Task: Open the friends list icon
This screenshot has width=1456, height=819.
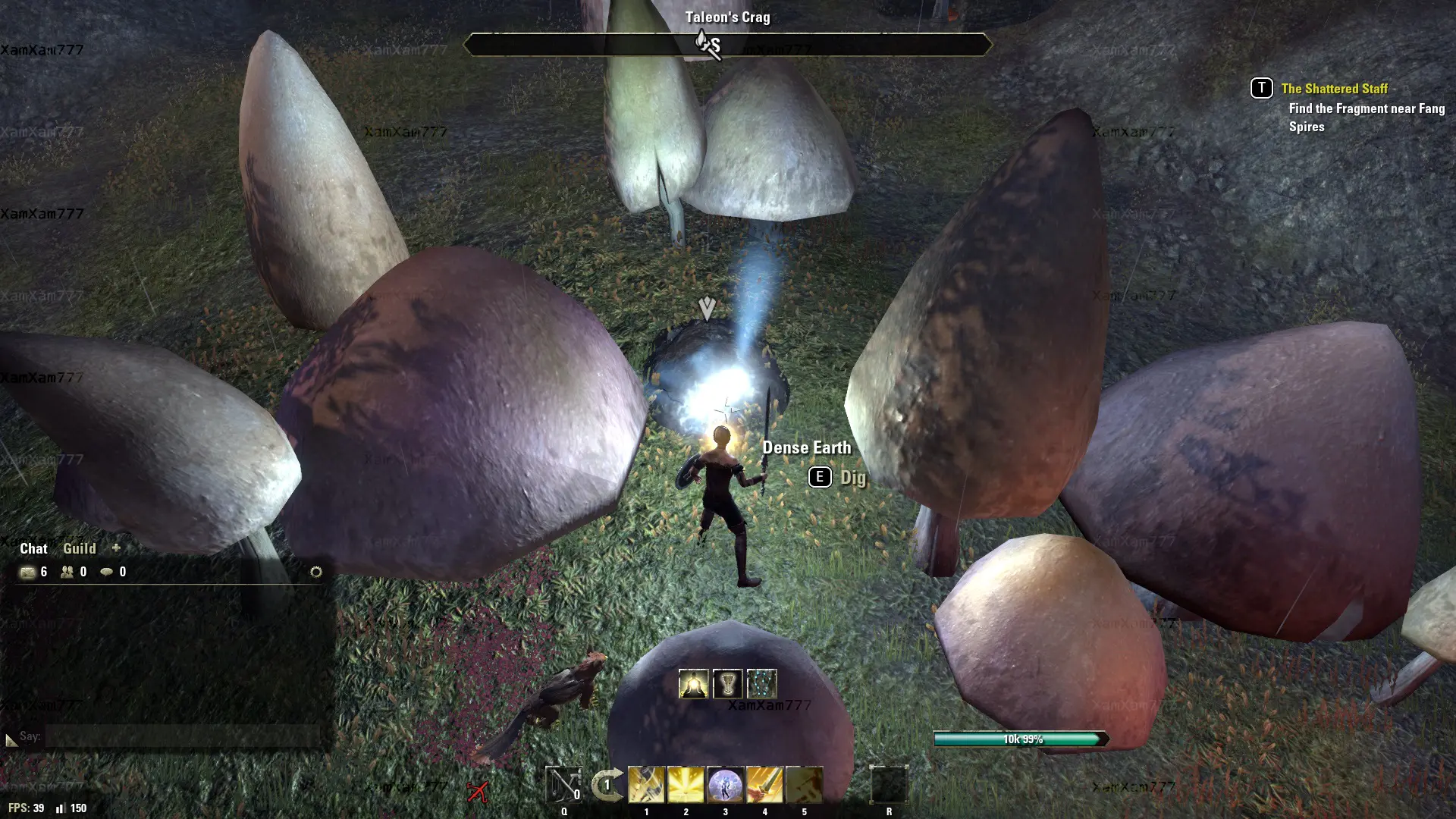Action: click(67, 572)
